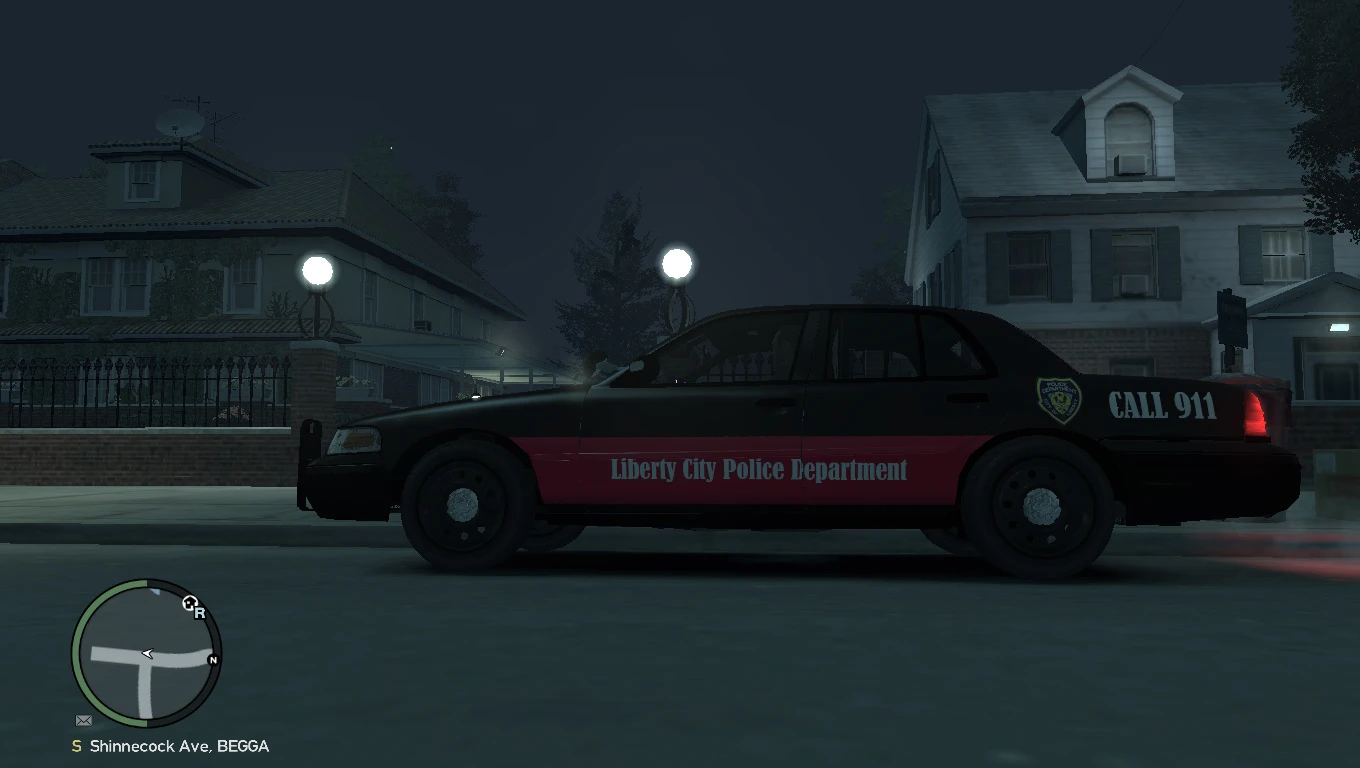
Task: Click the yellow S street indicator
Action: pos(76,745)
